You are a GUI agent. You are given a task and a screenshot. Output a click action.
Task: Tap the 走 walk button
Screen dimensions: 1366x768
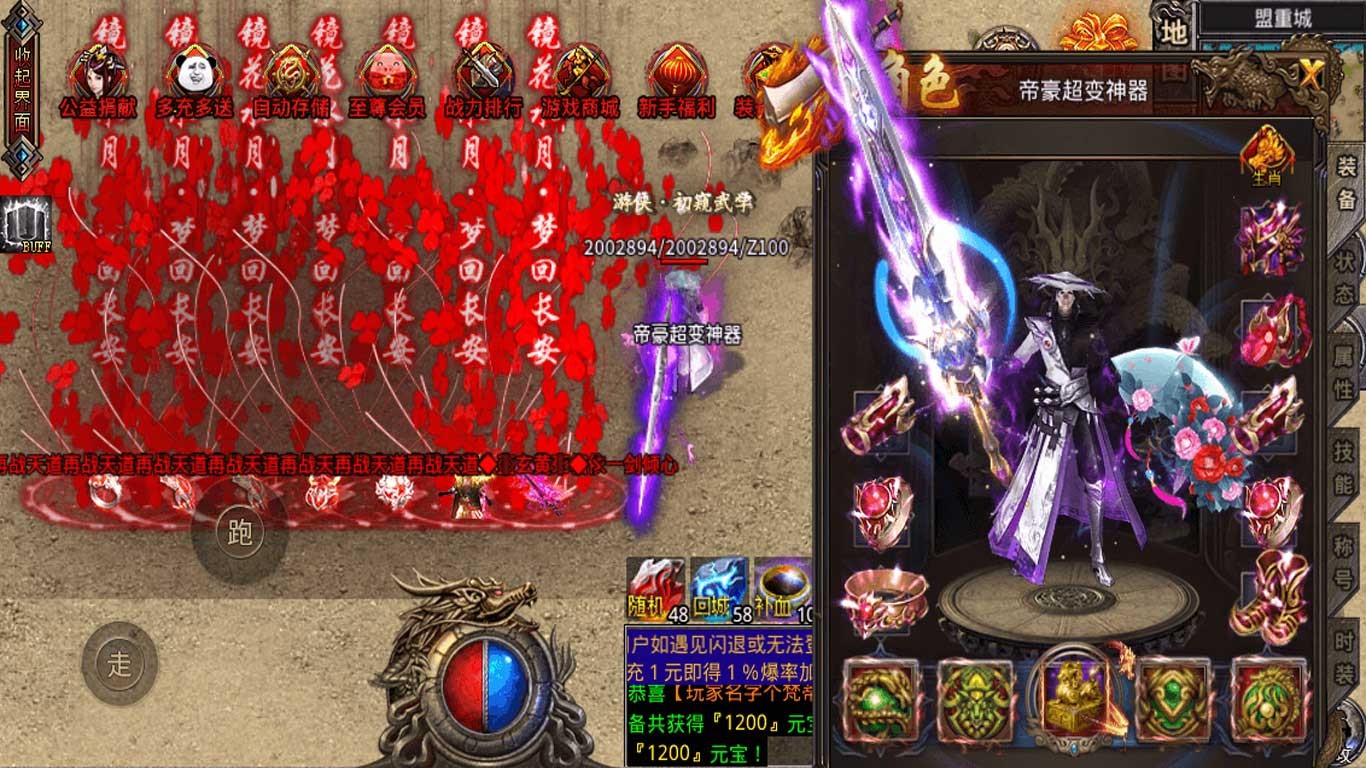(x=119, y=664)
